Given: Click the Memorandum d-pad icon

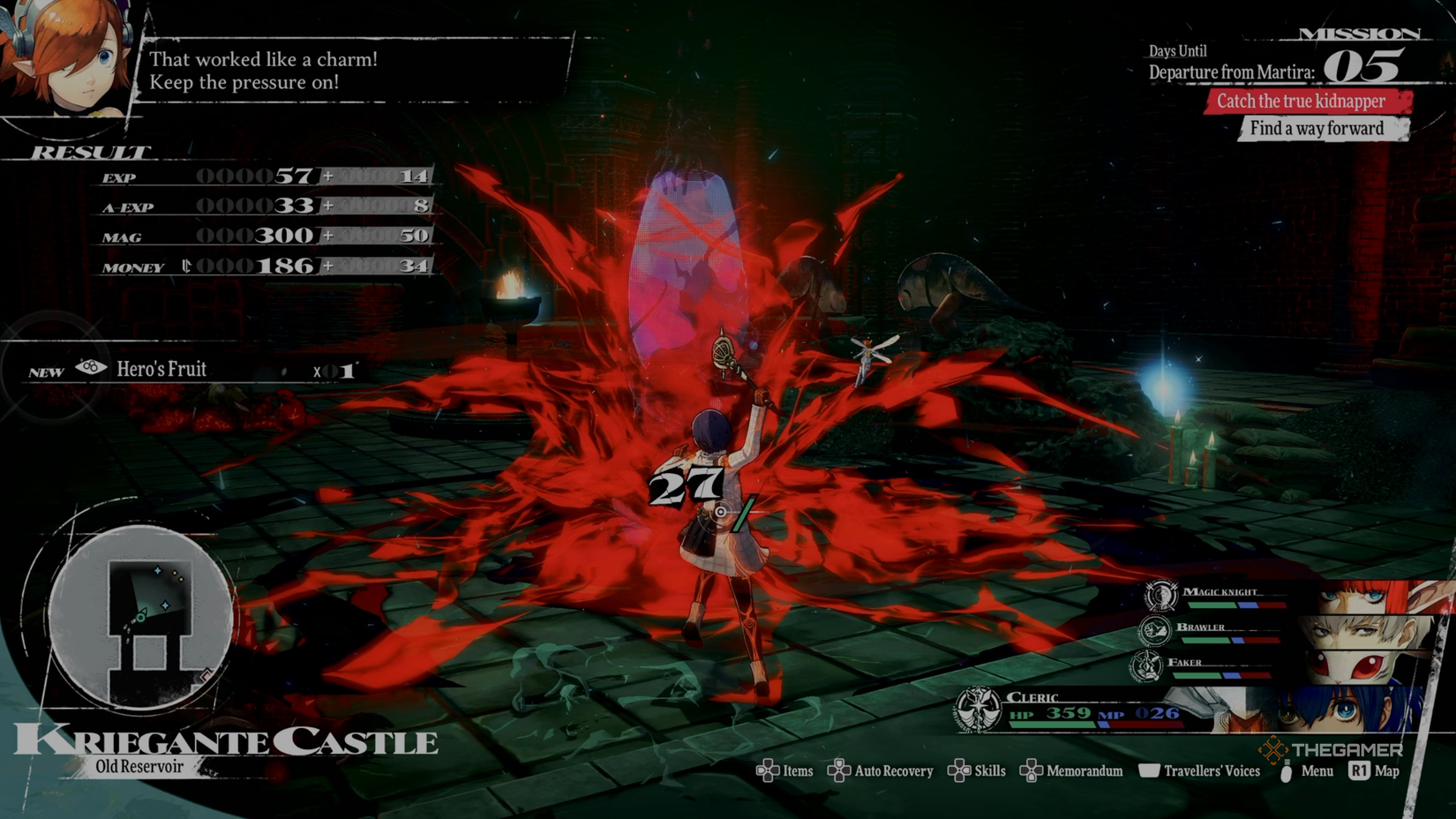Looking at the screenshot, I should point(1032,770).
